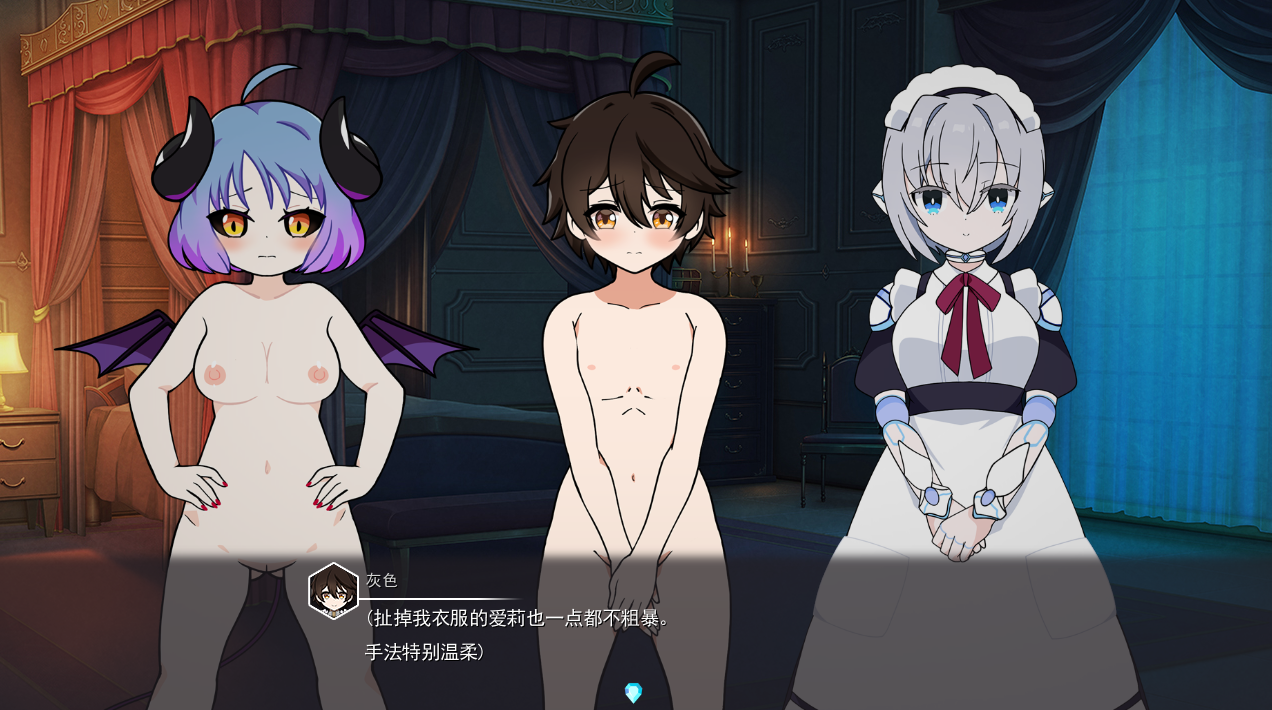Viewport: 1272px width, 710px height.
Task: Click the blue gem continue indicator
Action: click(633, 692)
